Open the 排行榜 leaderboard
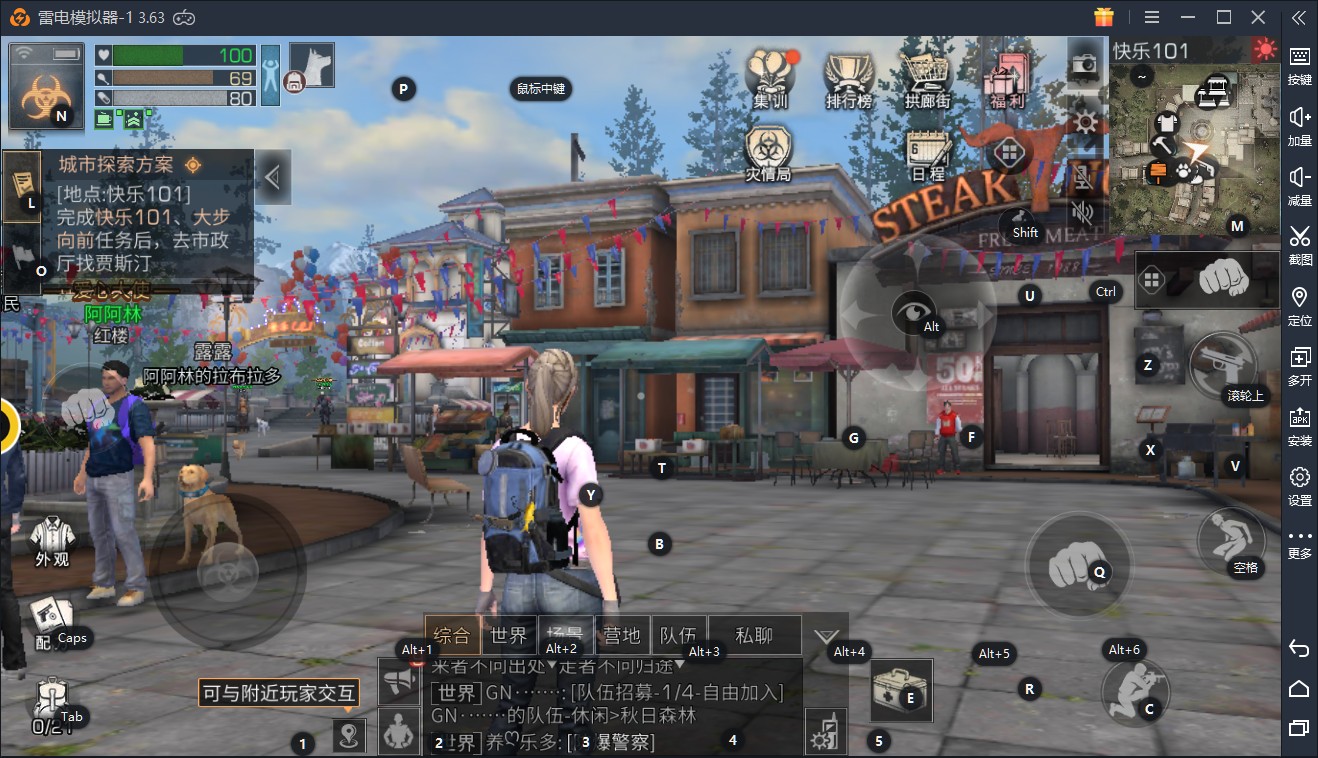The height and width of the screenshot is (758, 1318). 848,78
